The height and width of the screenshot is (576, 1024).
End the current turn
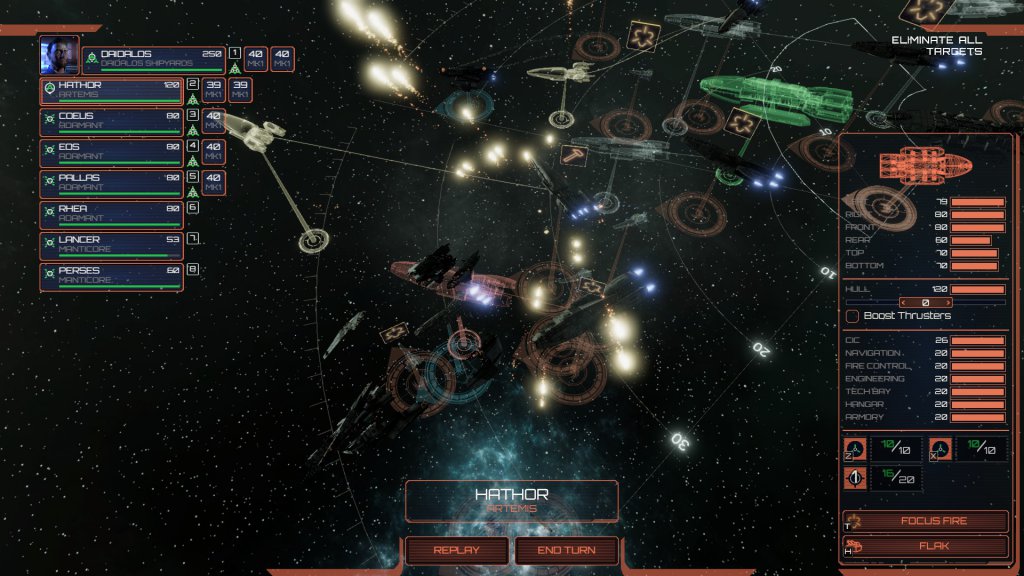567,550
